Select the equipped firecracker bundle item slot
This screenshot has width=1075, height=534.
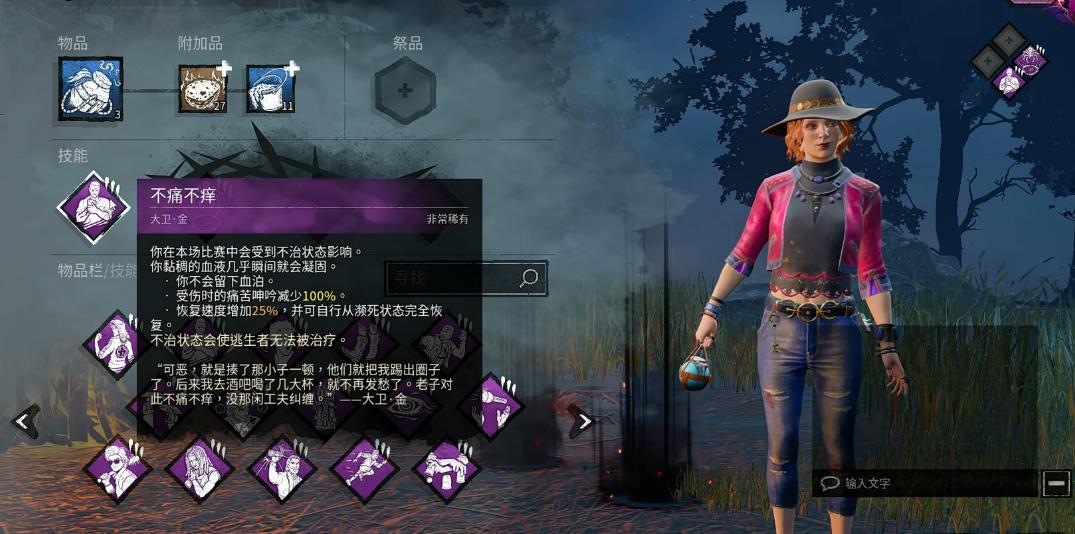click(90, 89)
